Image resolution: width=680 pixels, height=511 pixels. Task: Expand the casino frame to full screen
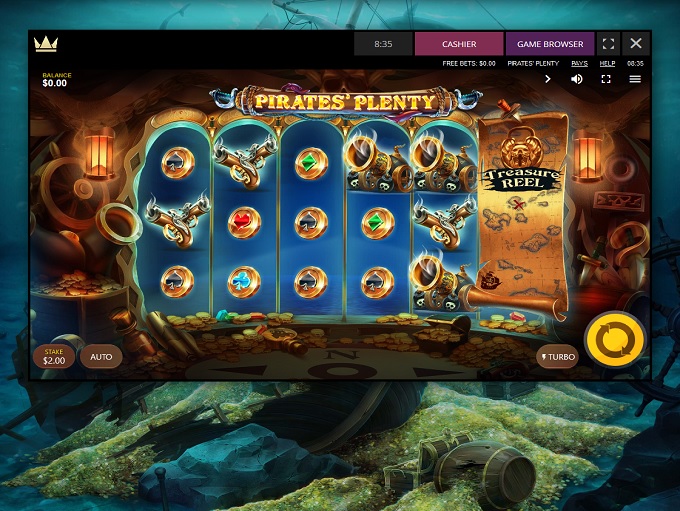[x=608, y=44]
